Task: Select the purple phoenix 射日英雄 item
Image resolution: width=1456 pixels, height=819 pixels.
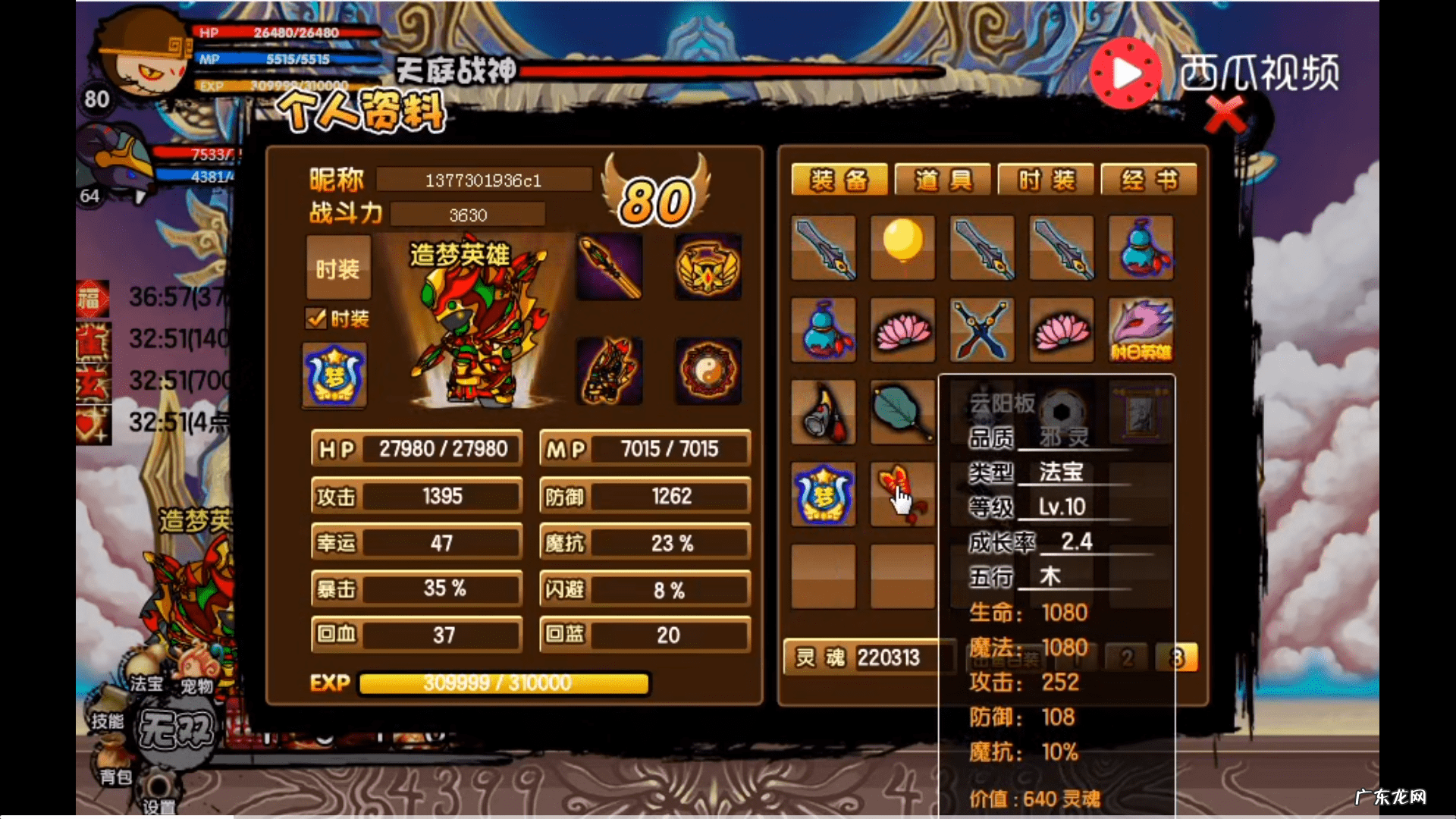Action: pos(1140,330)
